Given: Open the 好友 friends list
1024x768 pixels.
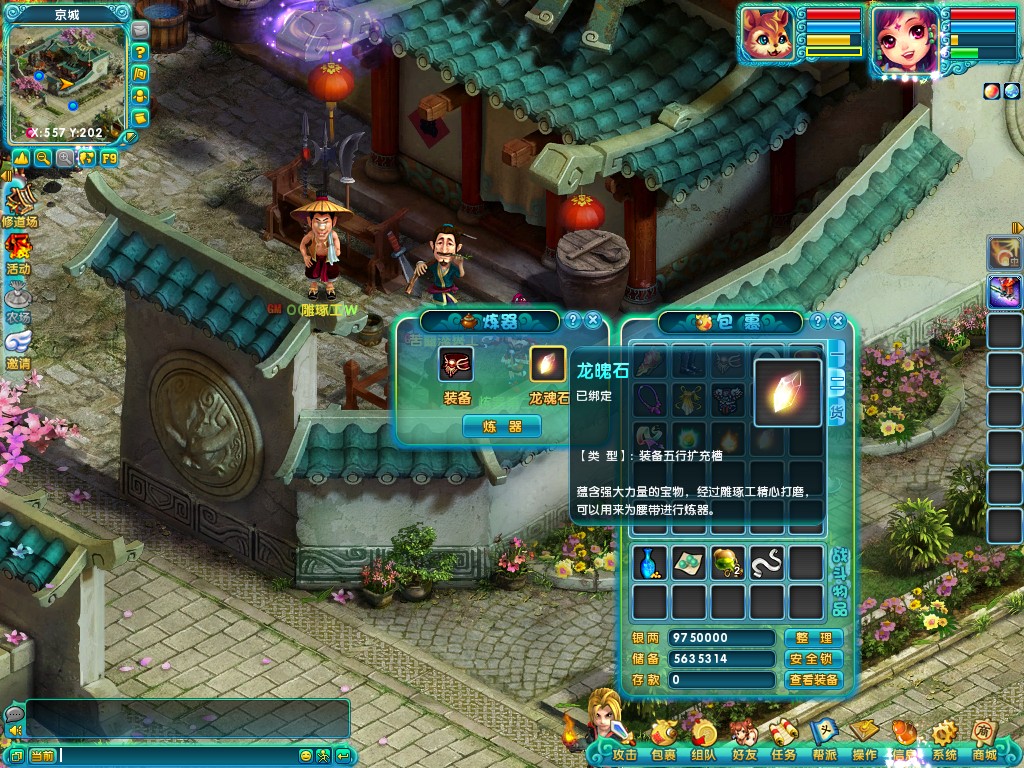Looking at the screenshot, I should point(744,747).
